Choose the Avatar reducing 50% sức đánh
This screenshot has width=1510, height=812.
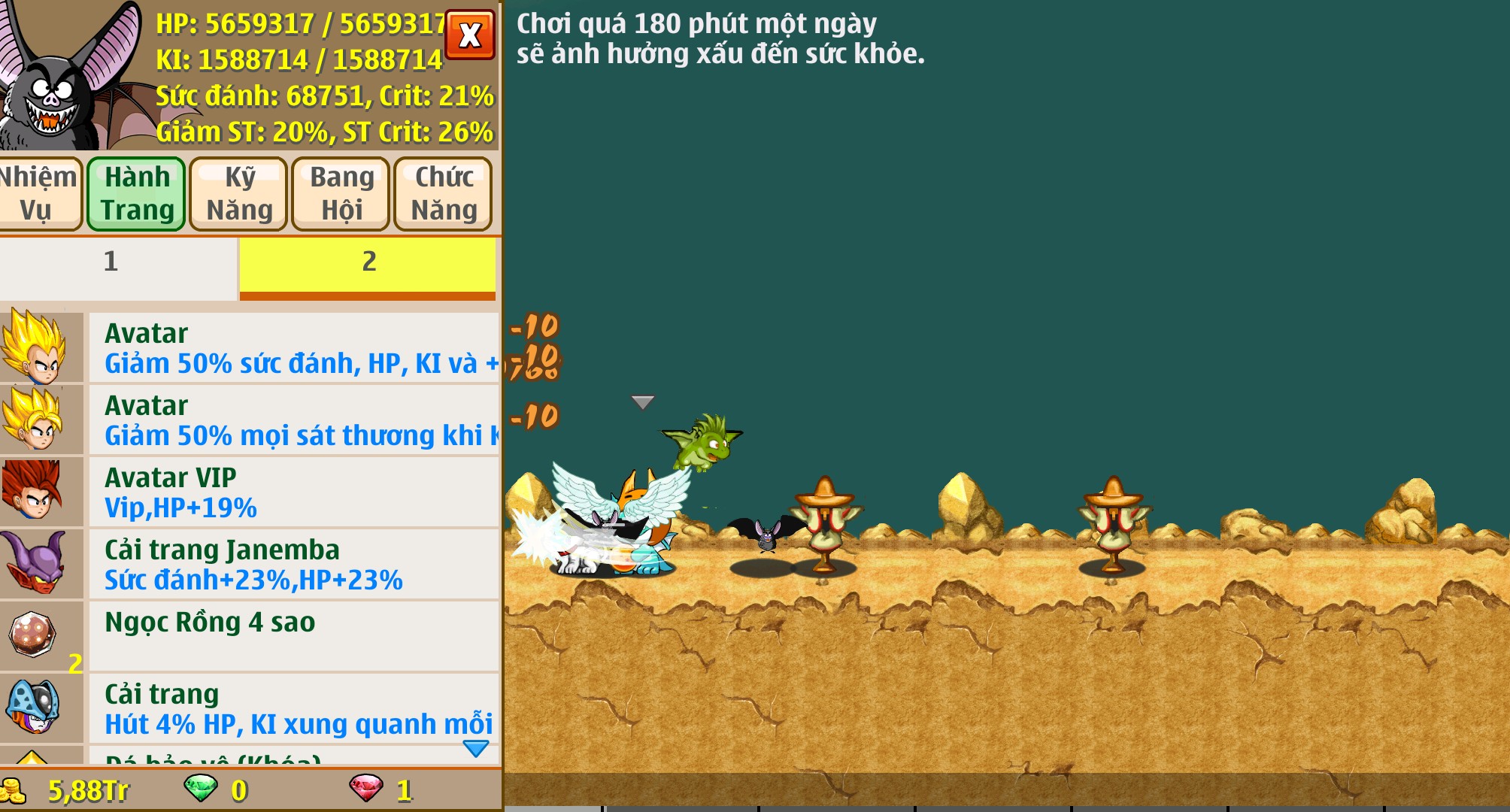tap(293, 348)
